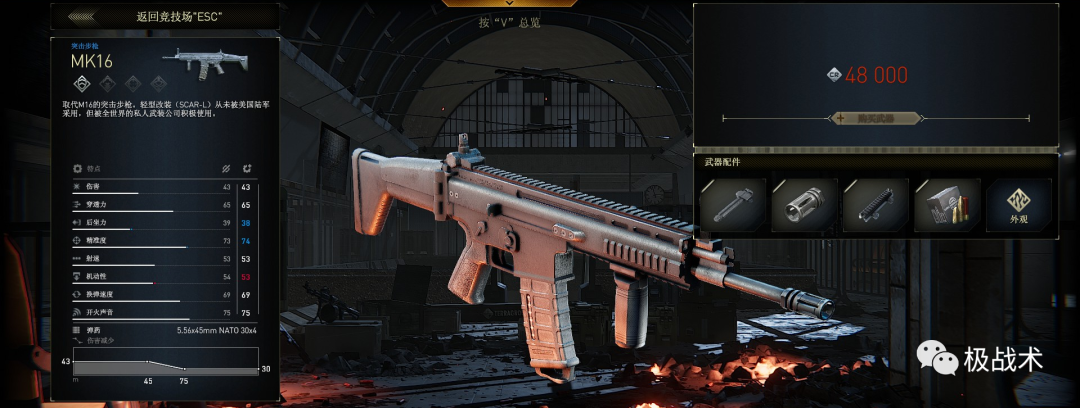The height and width of the screenshot is (408, 1080).
Task: Open the 外观 appearance customization
Action: pyautogui.click(x=1018, y=205)
